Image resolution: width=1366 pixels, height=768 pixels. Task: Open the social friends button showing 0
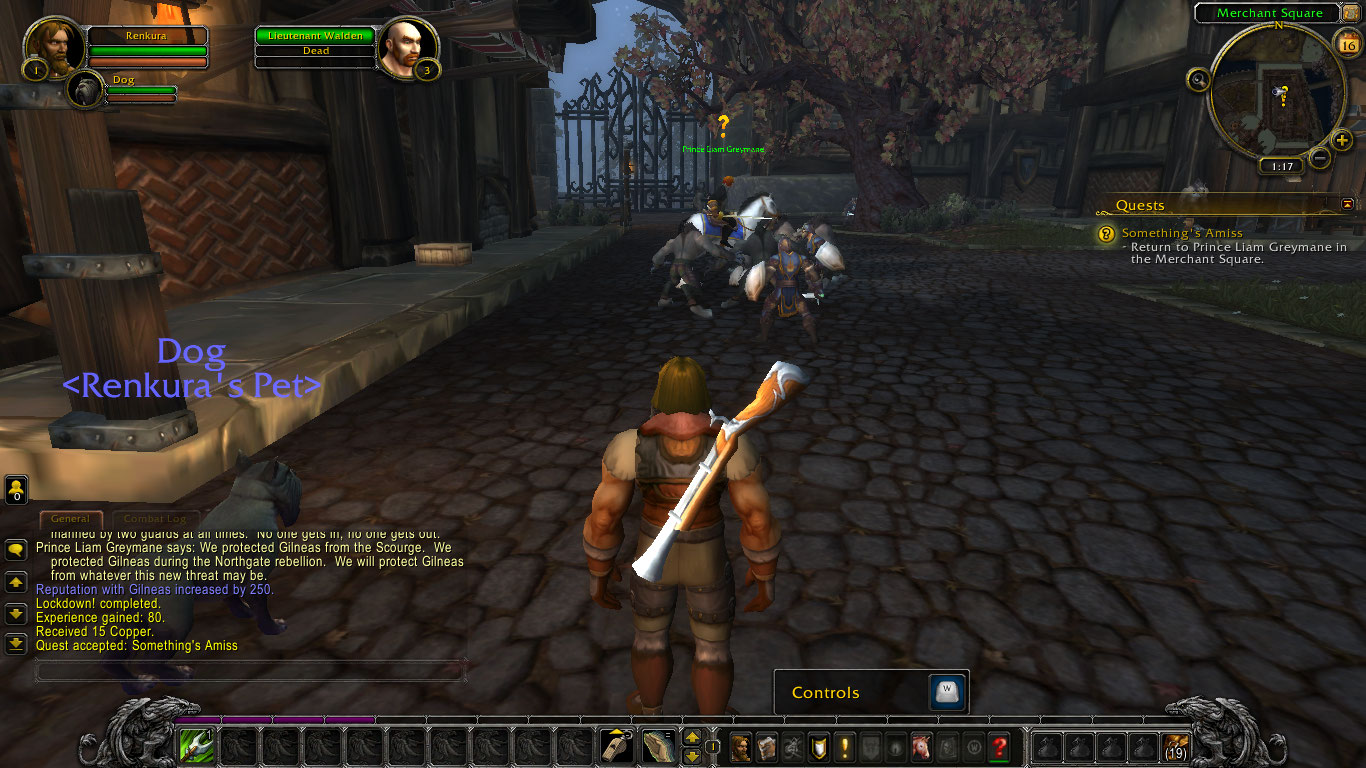click(16, 490)
